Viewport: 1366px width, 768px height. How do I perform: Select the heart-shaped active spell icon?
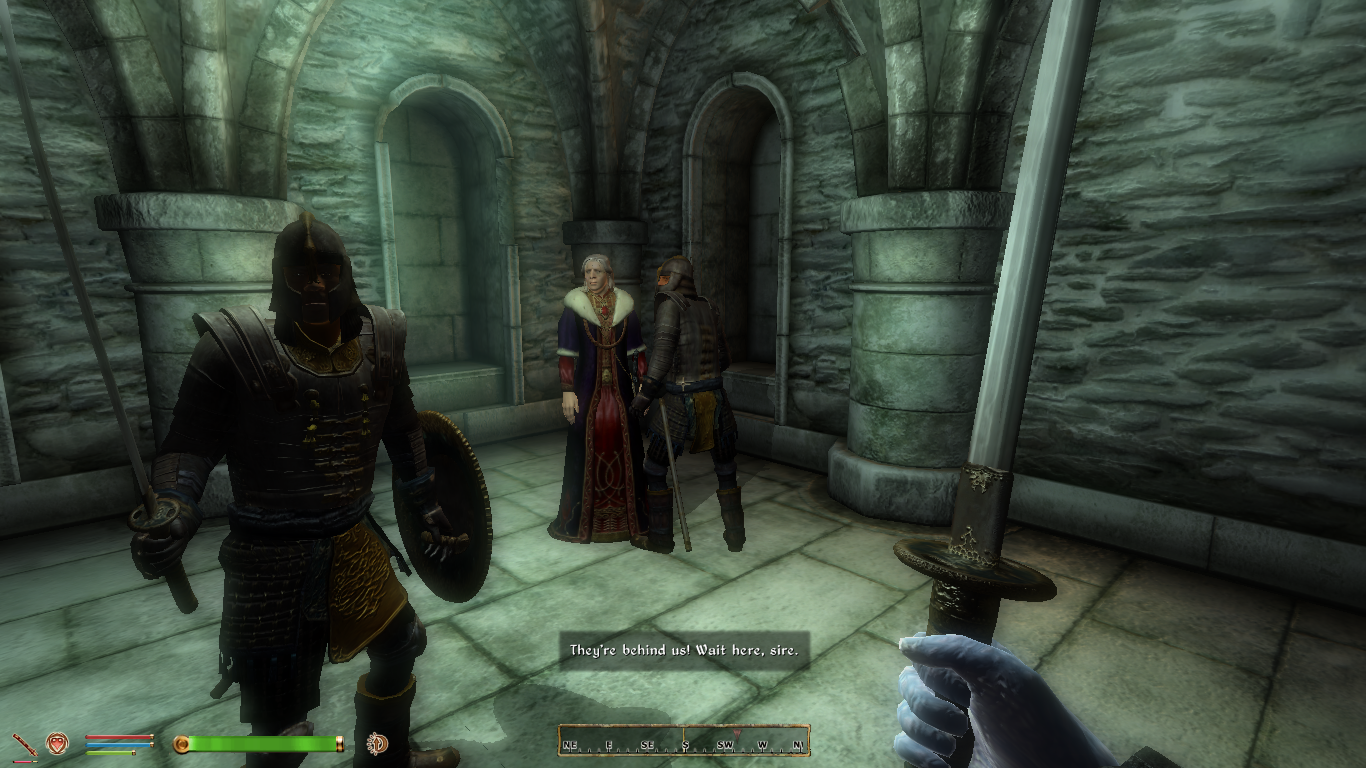pyautogui.click(x=58, y=743)
